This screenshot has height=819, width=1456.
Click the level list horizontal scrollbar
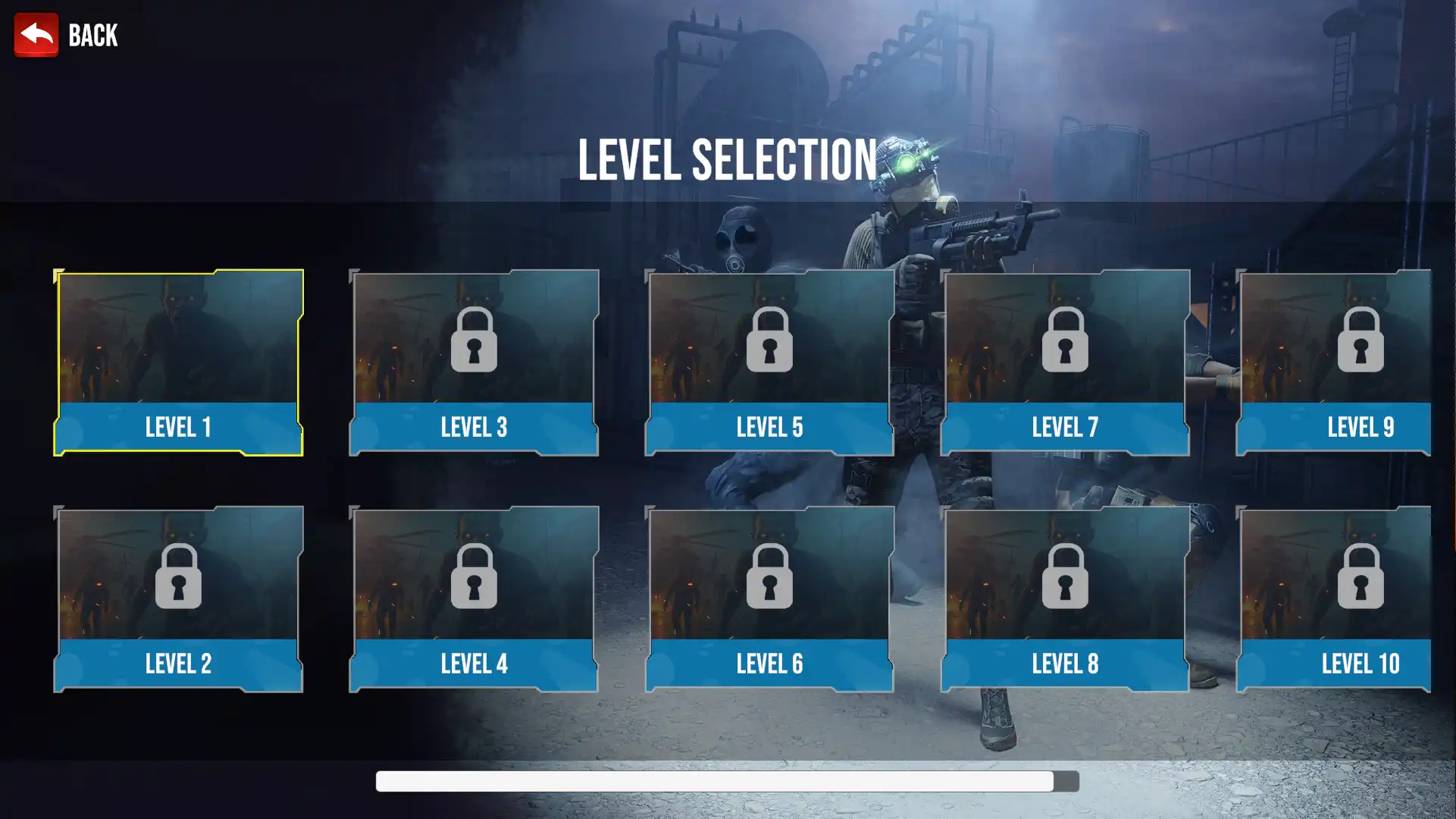714,781
